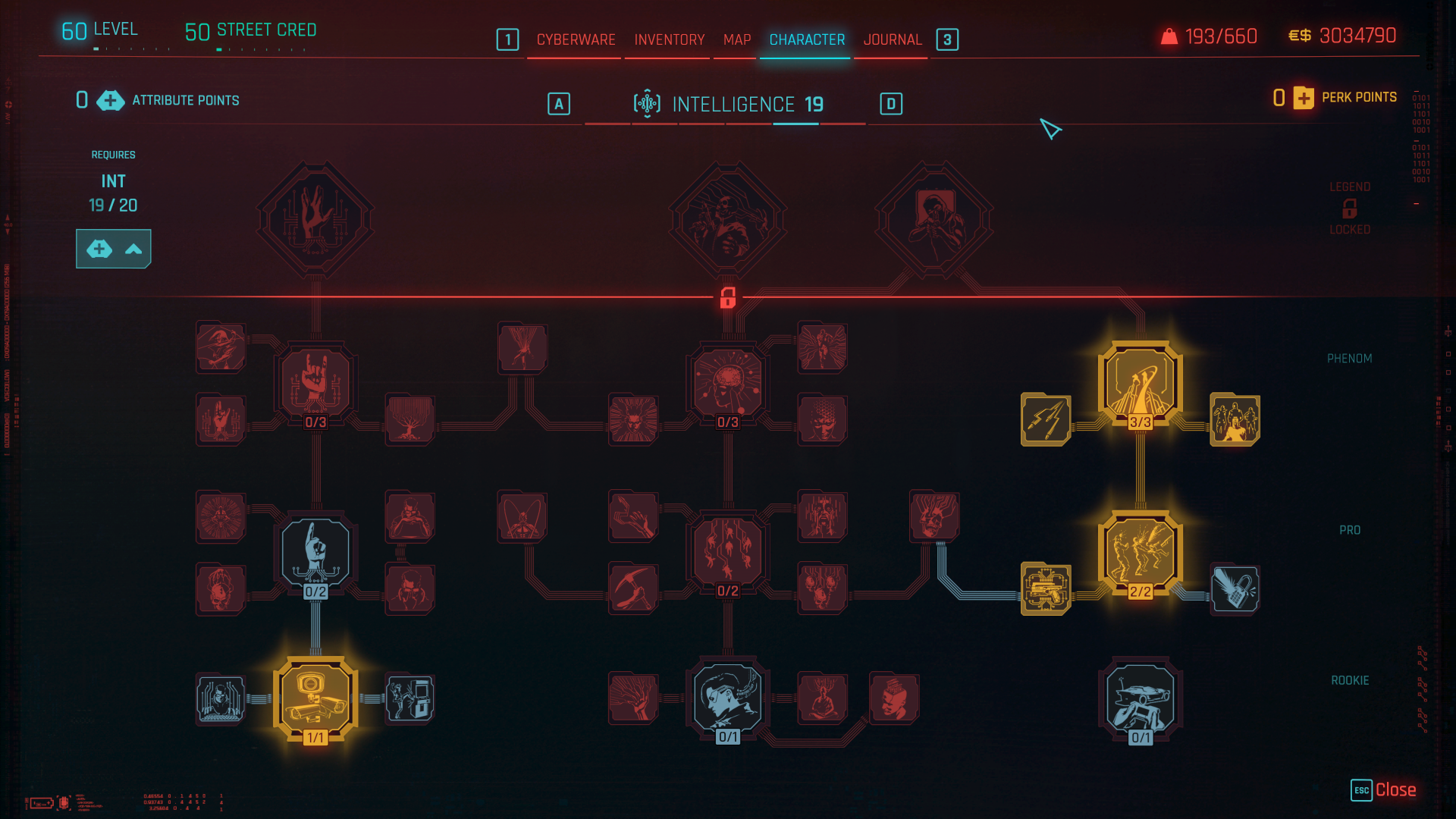Click the smart gun chip perk icon
The height and width of the screenshot is (819, 1456).
tap(1046, 588)
